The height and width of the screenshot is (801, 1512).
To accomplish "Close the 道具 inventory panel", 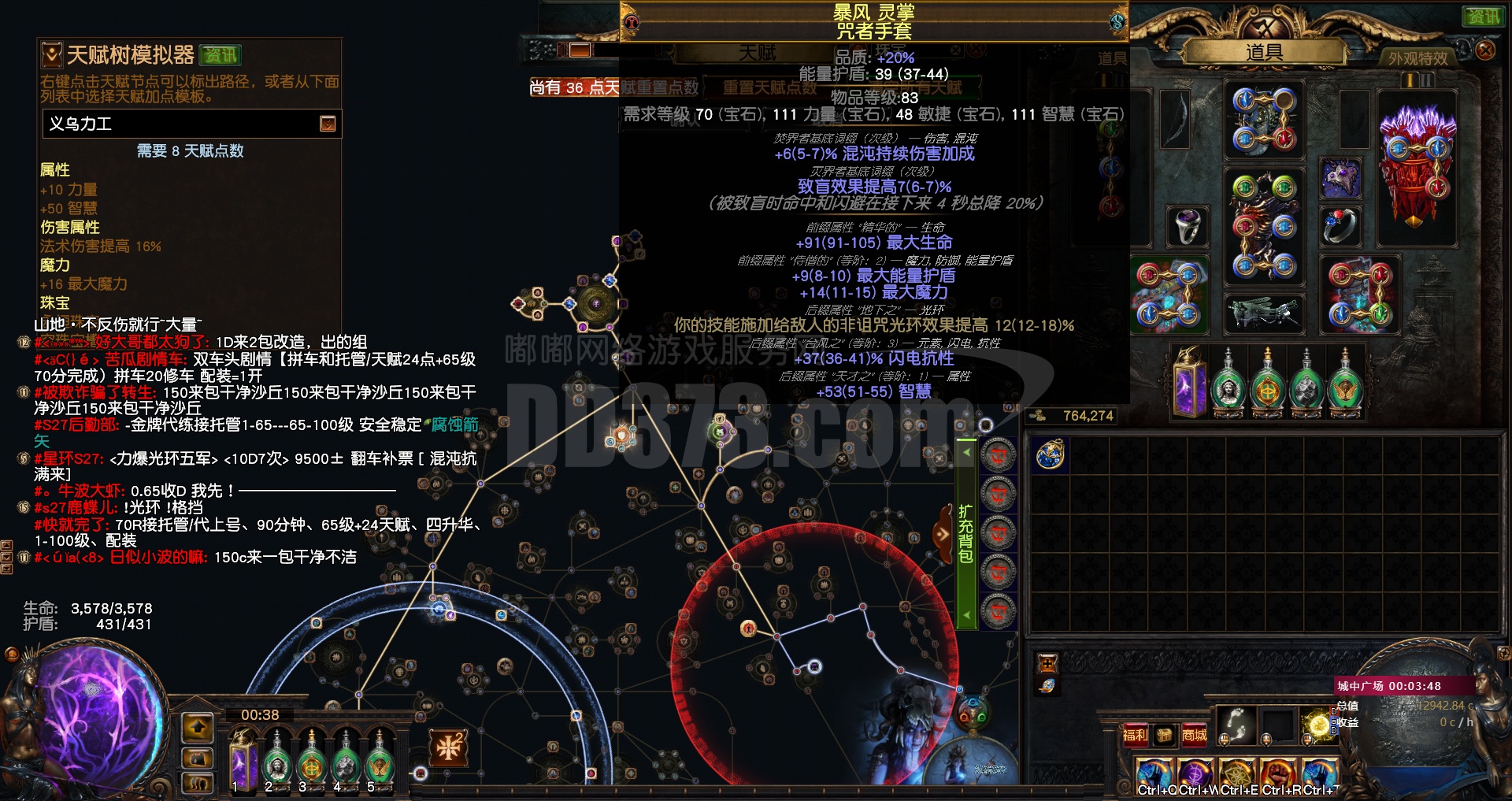I will [1484, 50].
